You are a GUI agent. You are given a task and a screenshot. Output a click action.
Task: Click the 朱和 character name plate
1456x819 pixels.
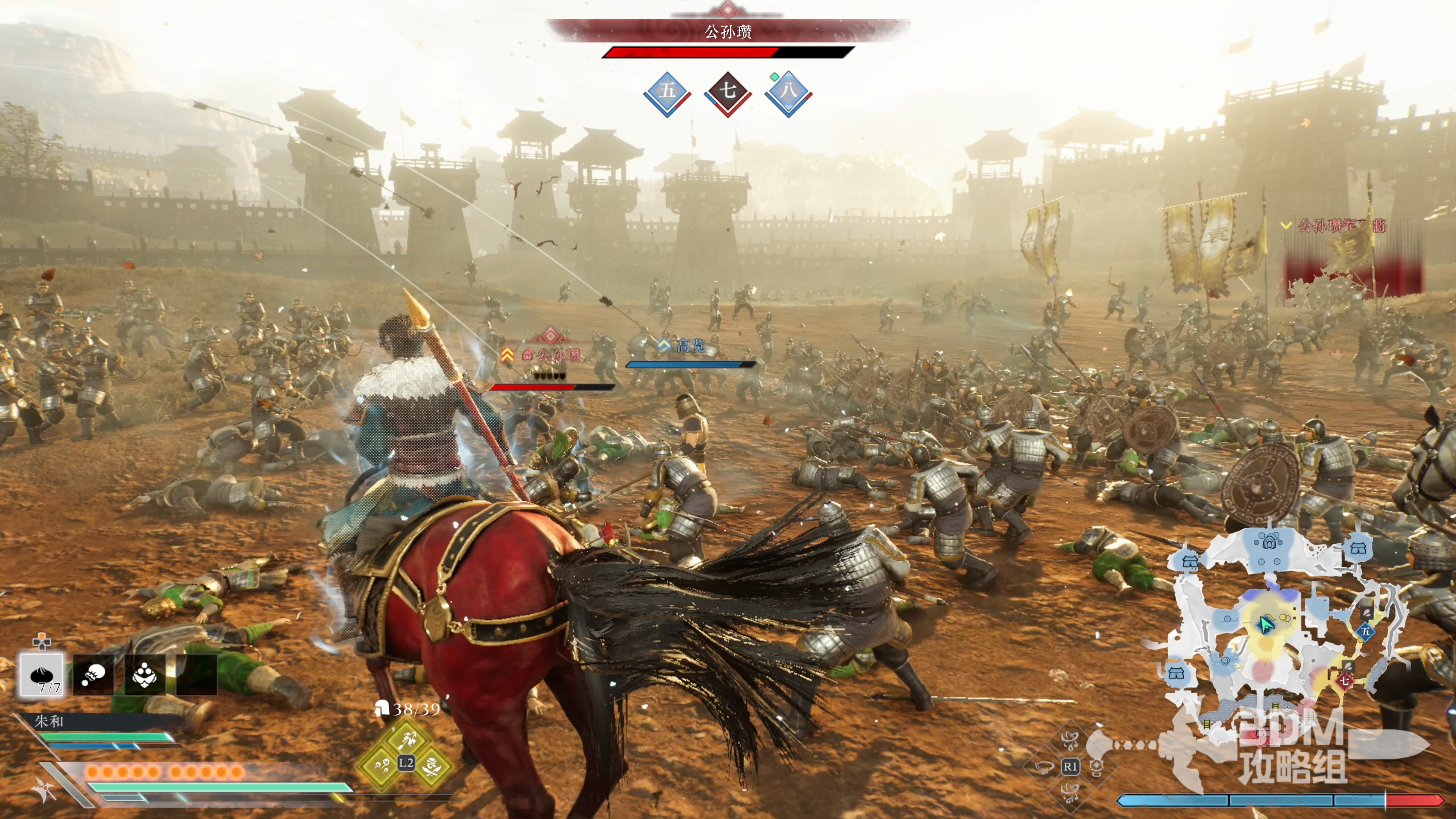tap(49, 721)
